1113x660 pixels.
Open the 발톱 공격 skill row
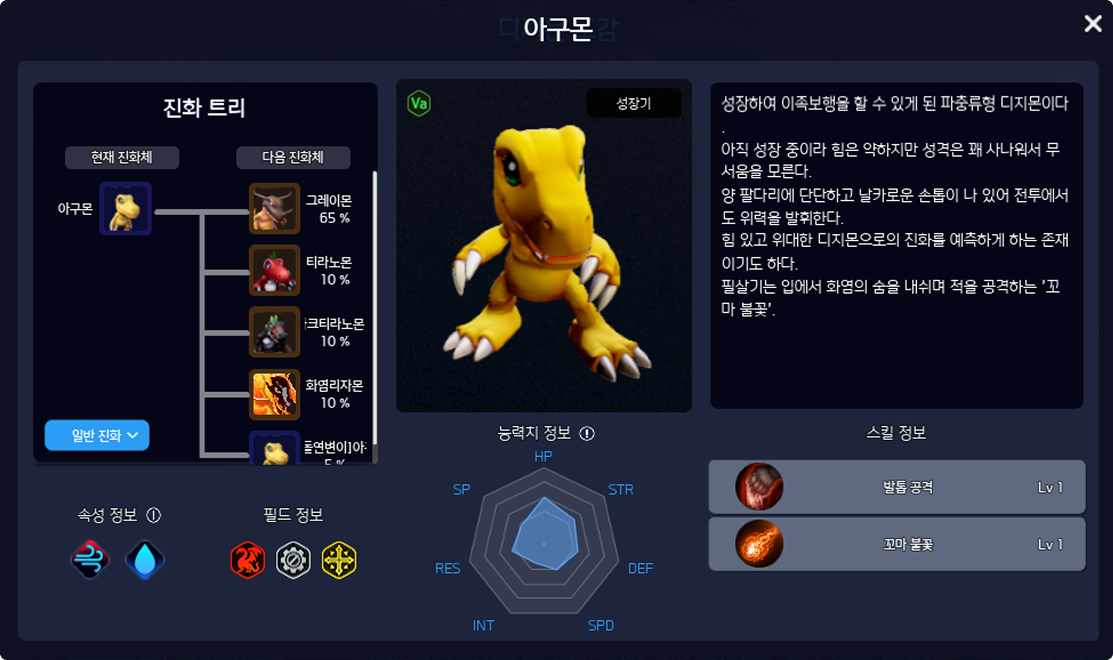coord(896,487)
